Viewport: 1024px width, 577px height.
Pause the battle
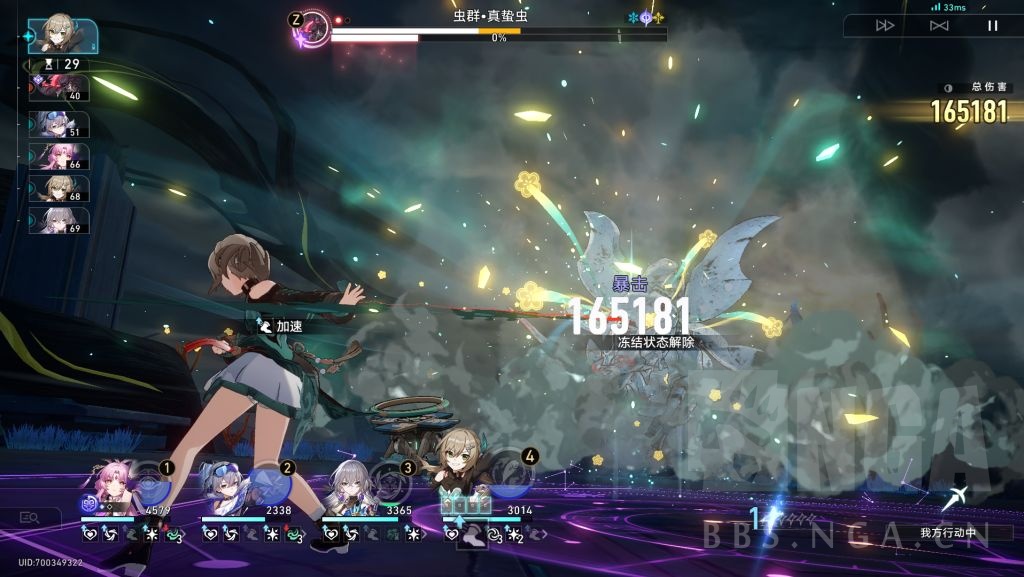pos(992,26)
